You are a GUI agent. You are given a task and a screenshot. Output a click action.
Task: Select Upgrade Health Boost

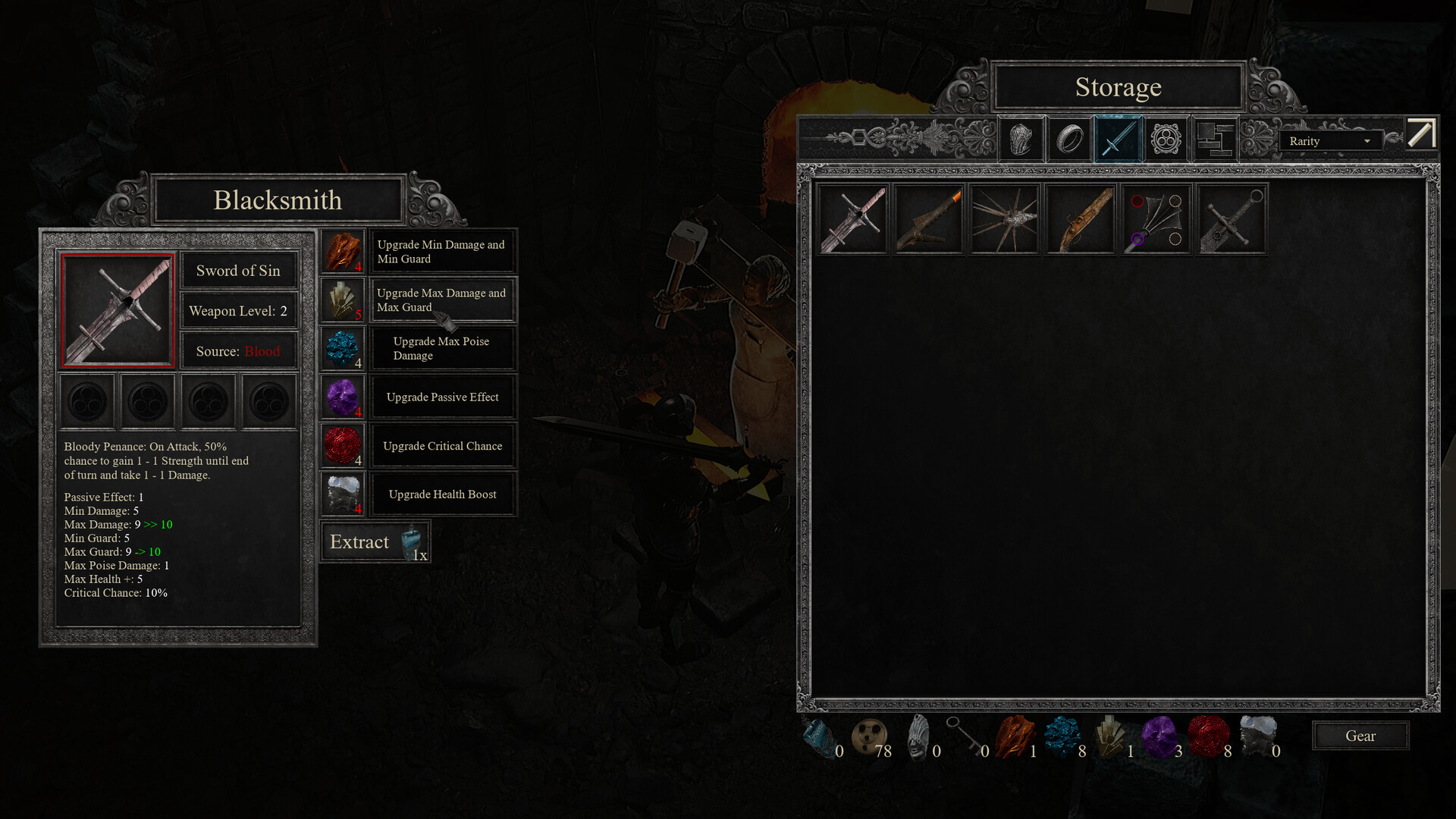point(442,494)
